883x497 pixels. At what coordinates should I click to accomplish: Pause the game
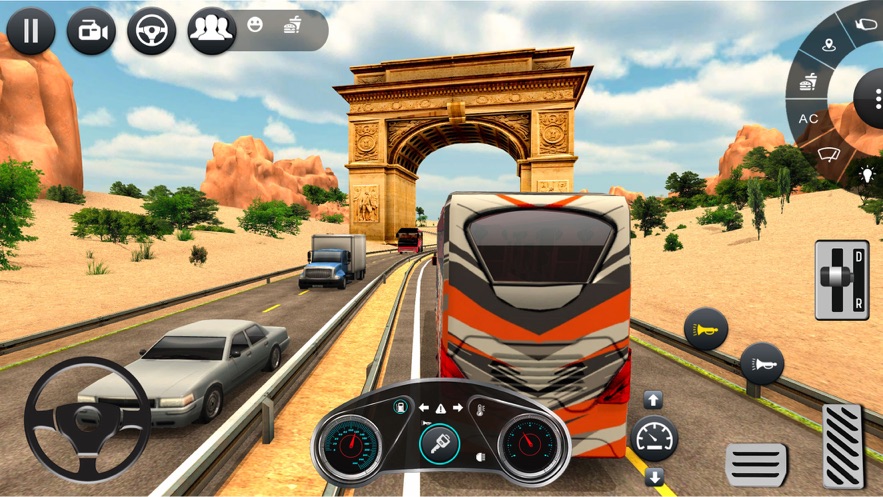[30, 31]
